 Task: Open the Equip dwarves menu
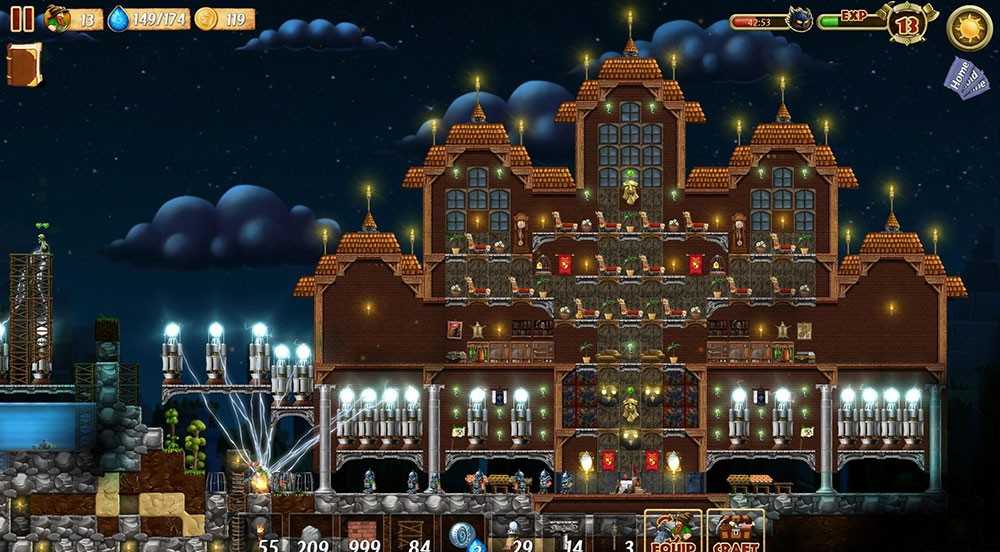coord(672,531)
